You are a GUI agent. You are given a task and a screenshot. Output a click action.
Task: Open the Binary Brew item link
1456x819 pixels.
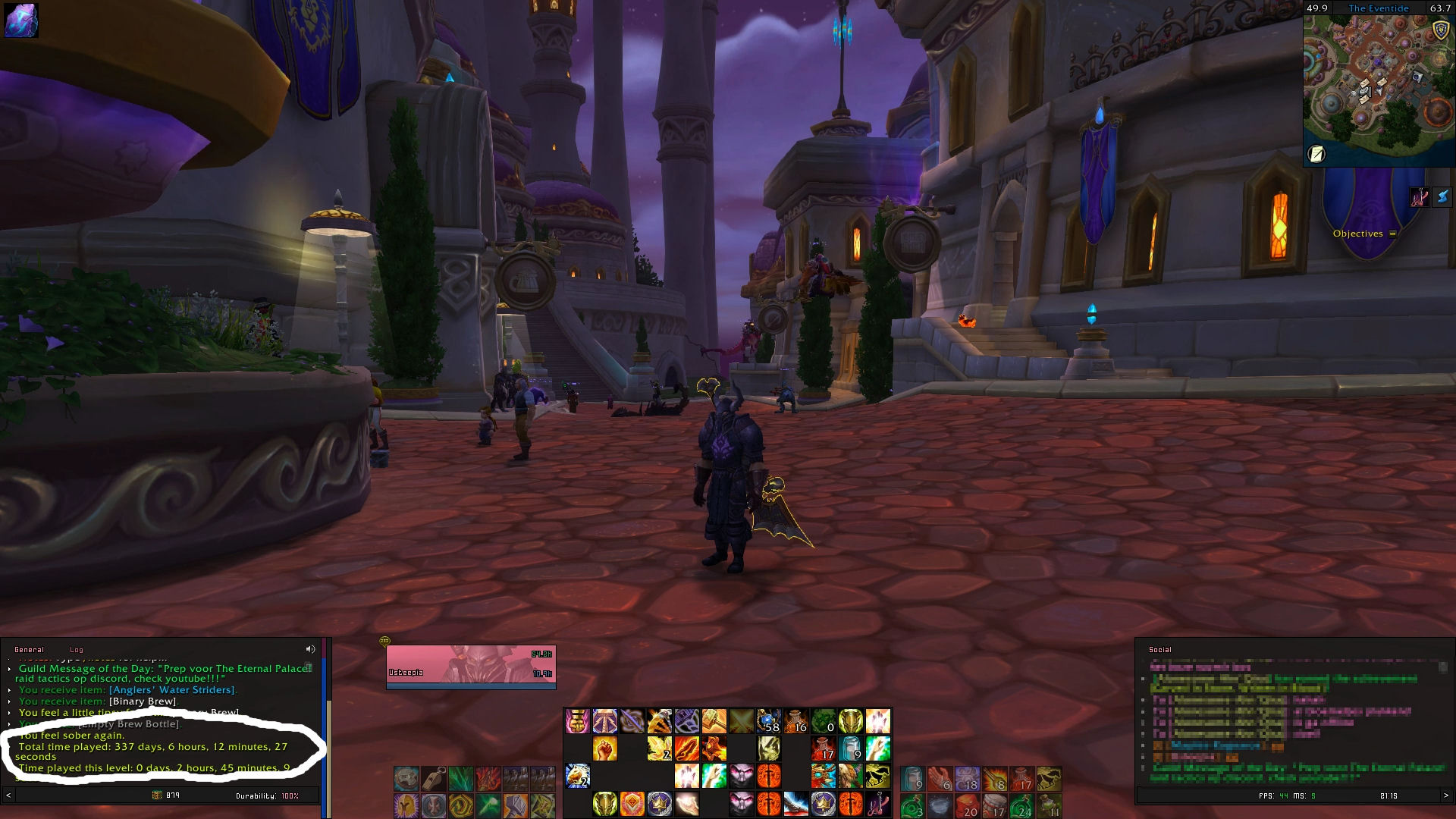coord(143,701)
